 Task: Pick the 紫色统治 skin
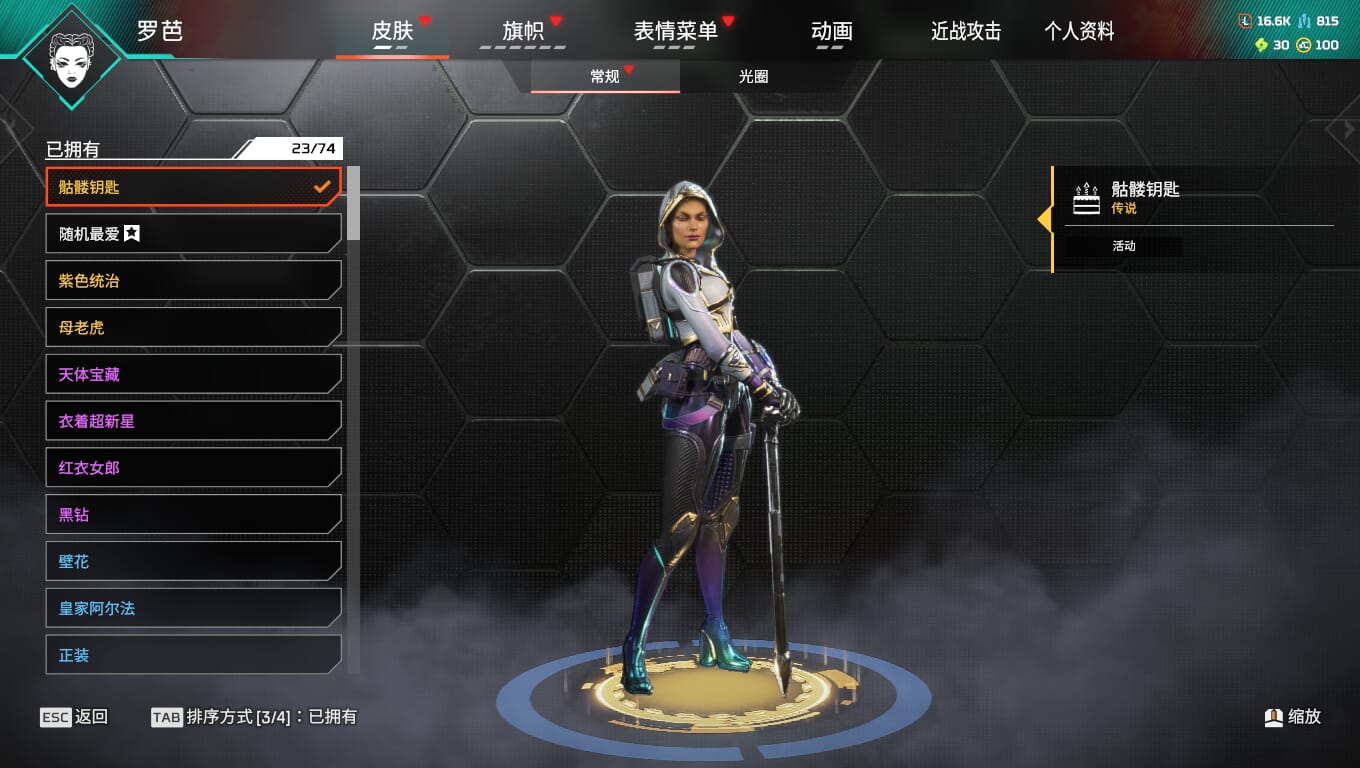tap(193, 281)
